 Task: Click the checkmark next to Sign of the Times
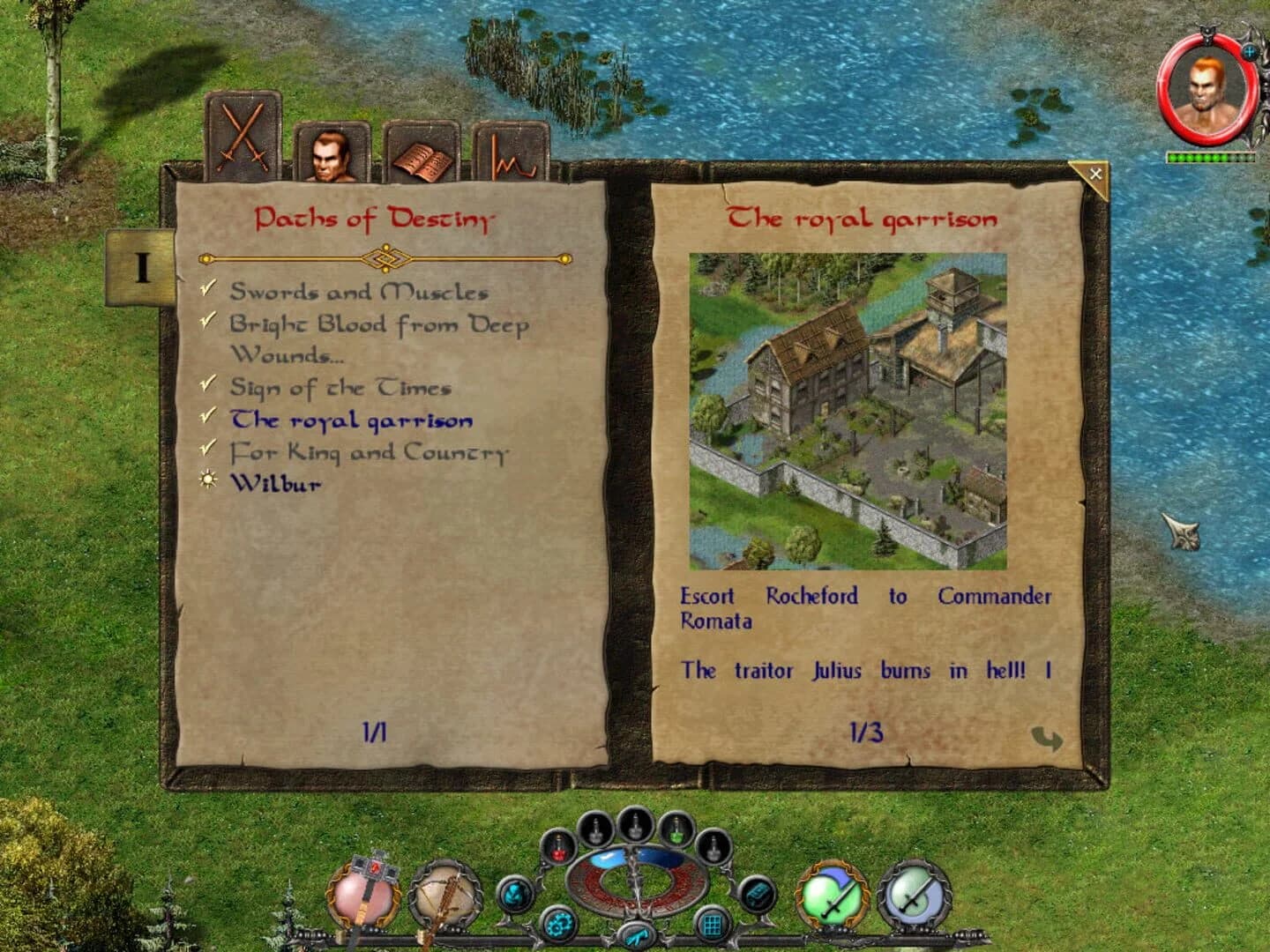point(208,384)
